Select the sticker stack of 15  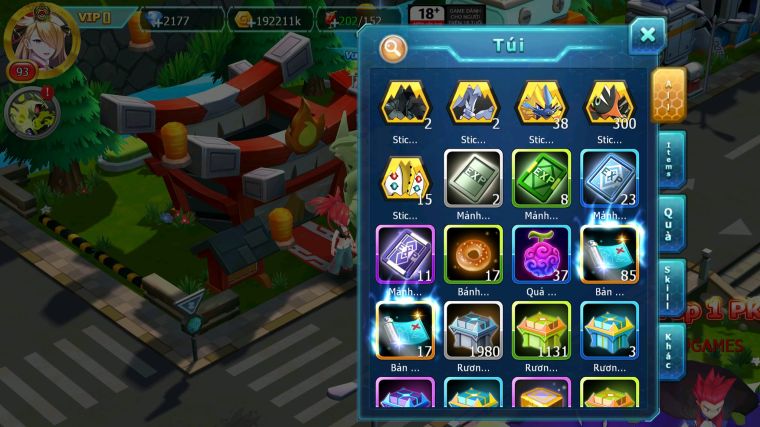405,180
